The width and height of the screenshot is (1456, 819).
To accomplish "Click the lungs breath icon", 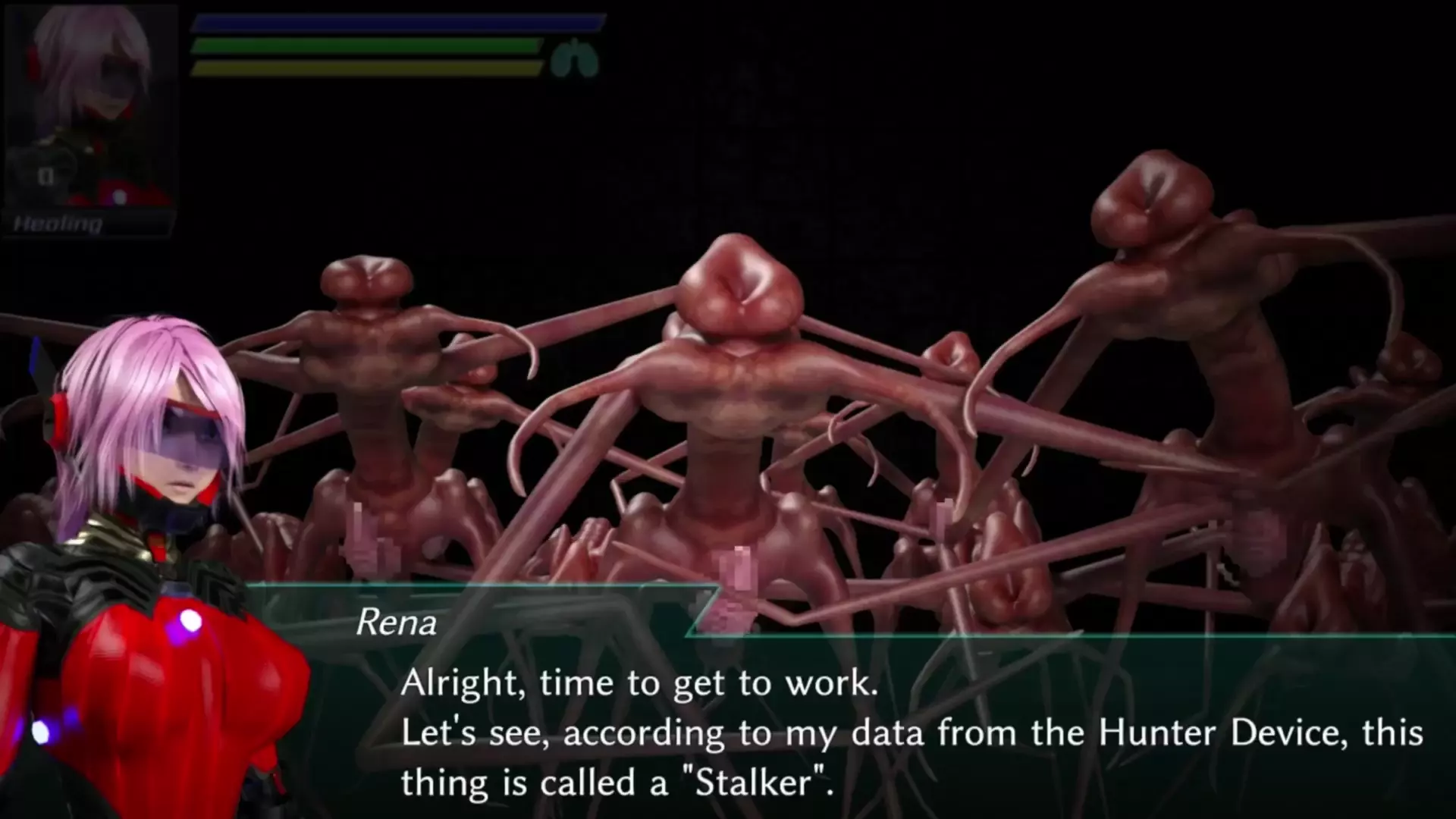I will coord(574,59).
